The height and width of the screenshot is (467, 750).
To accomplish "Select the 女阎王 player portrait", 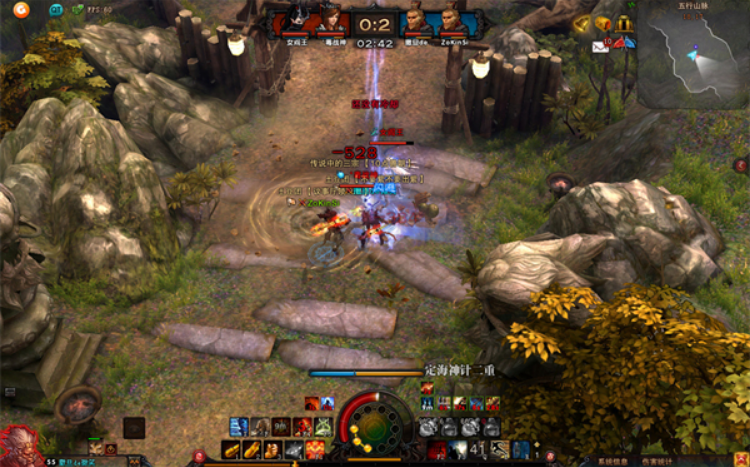I will click(297, 21).
